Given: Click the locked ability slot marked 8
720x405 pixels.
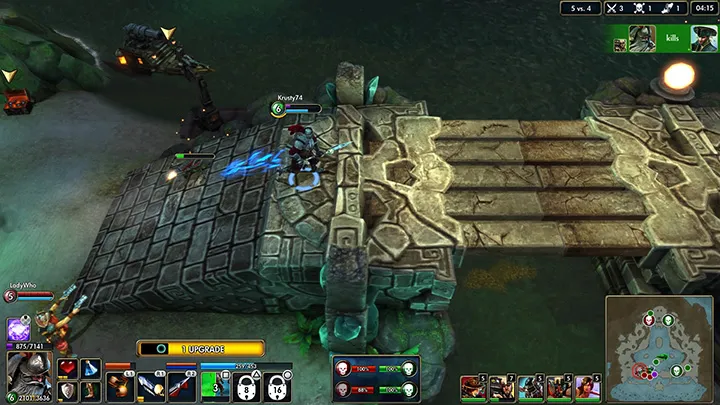Looking at the screenshot, I should (246, 386).
